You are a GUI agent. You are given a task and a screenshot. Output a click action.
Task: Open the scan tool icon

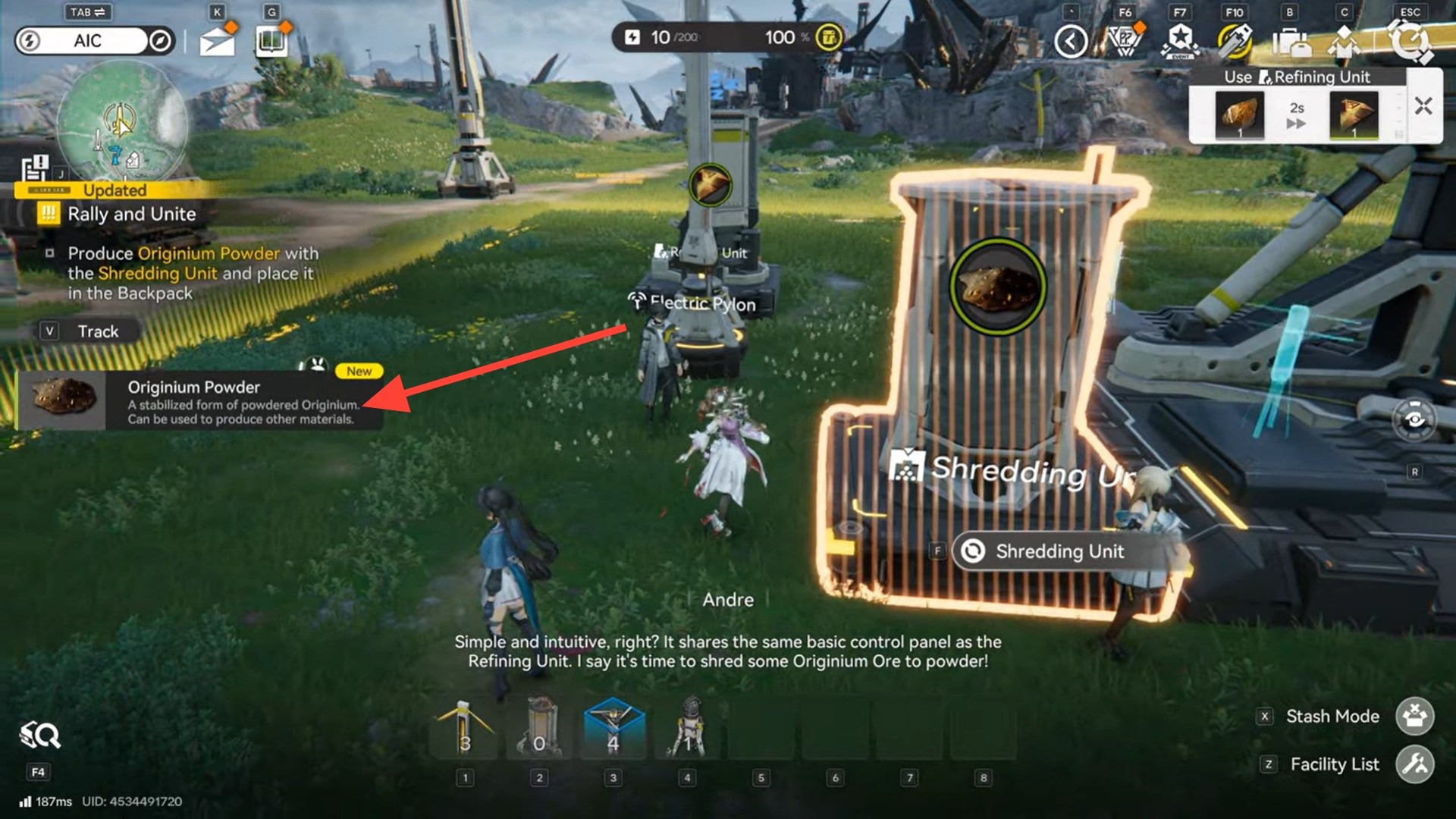click(39, 735)
